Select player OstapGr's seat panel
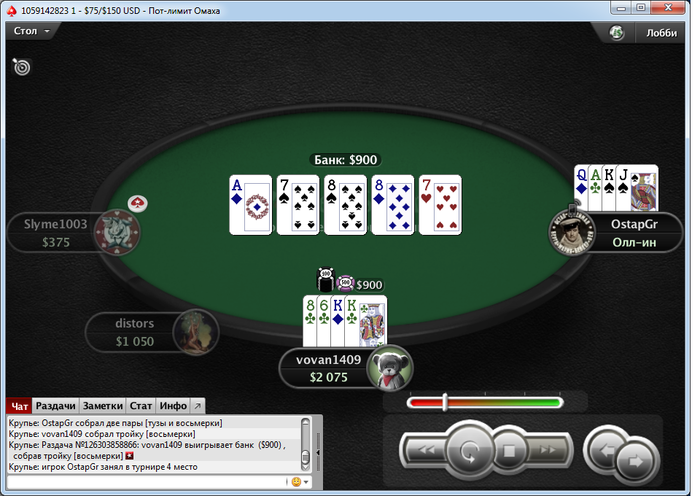 [x=632, y=233]
